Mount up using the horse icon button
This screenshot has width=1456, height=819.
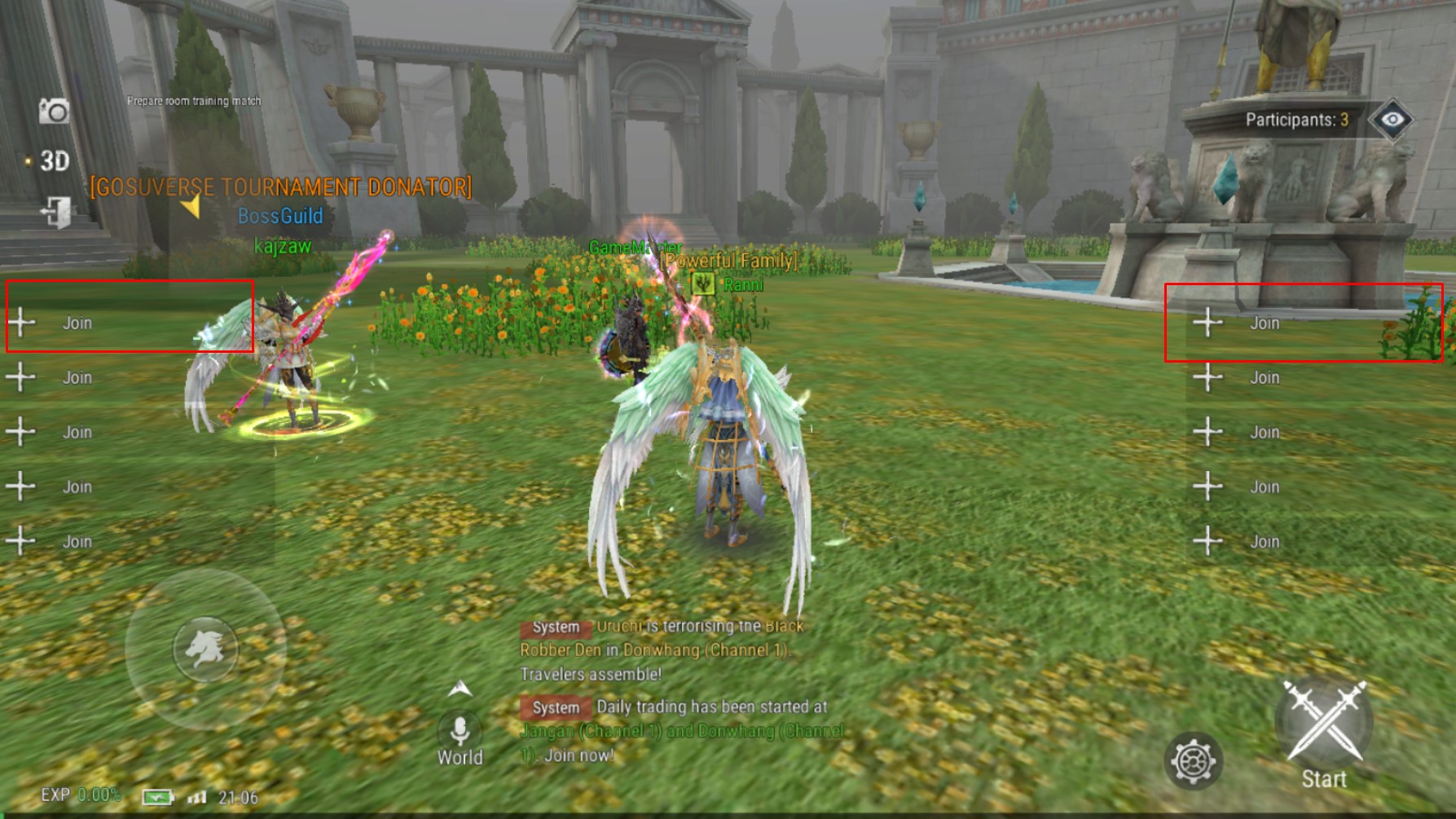coord(205,649)
